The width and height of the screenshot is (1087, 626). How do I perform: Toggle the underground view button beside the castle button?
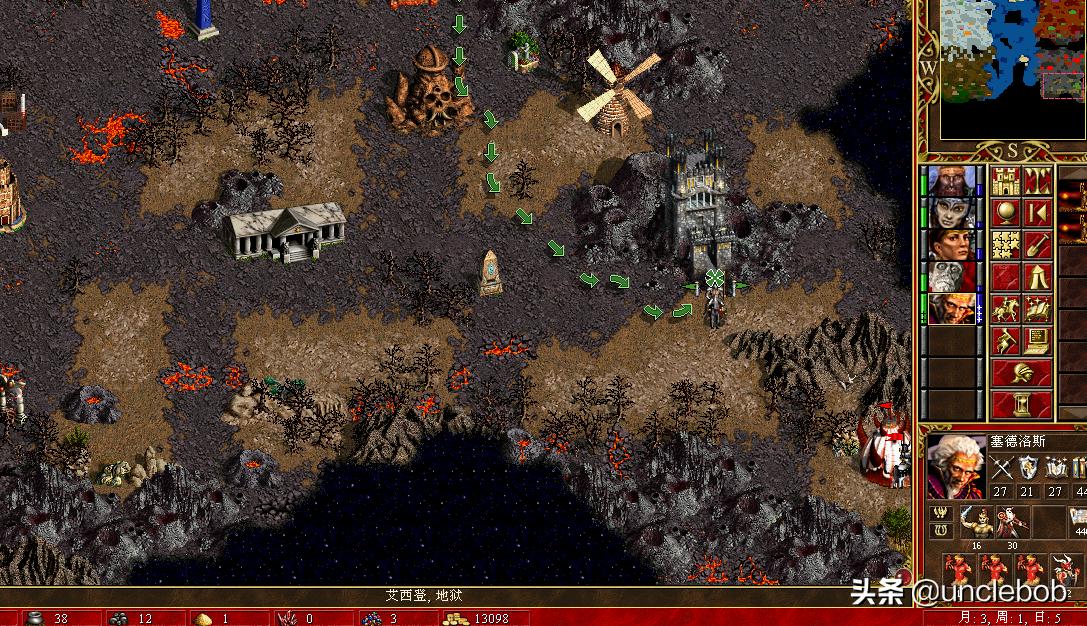1037,181
